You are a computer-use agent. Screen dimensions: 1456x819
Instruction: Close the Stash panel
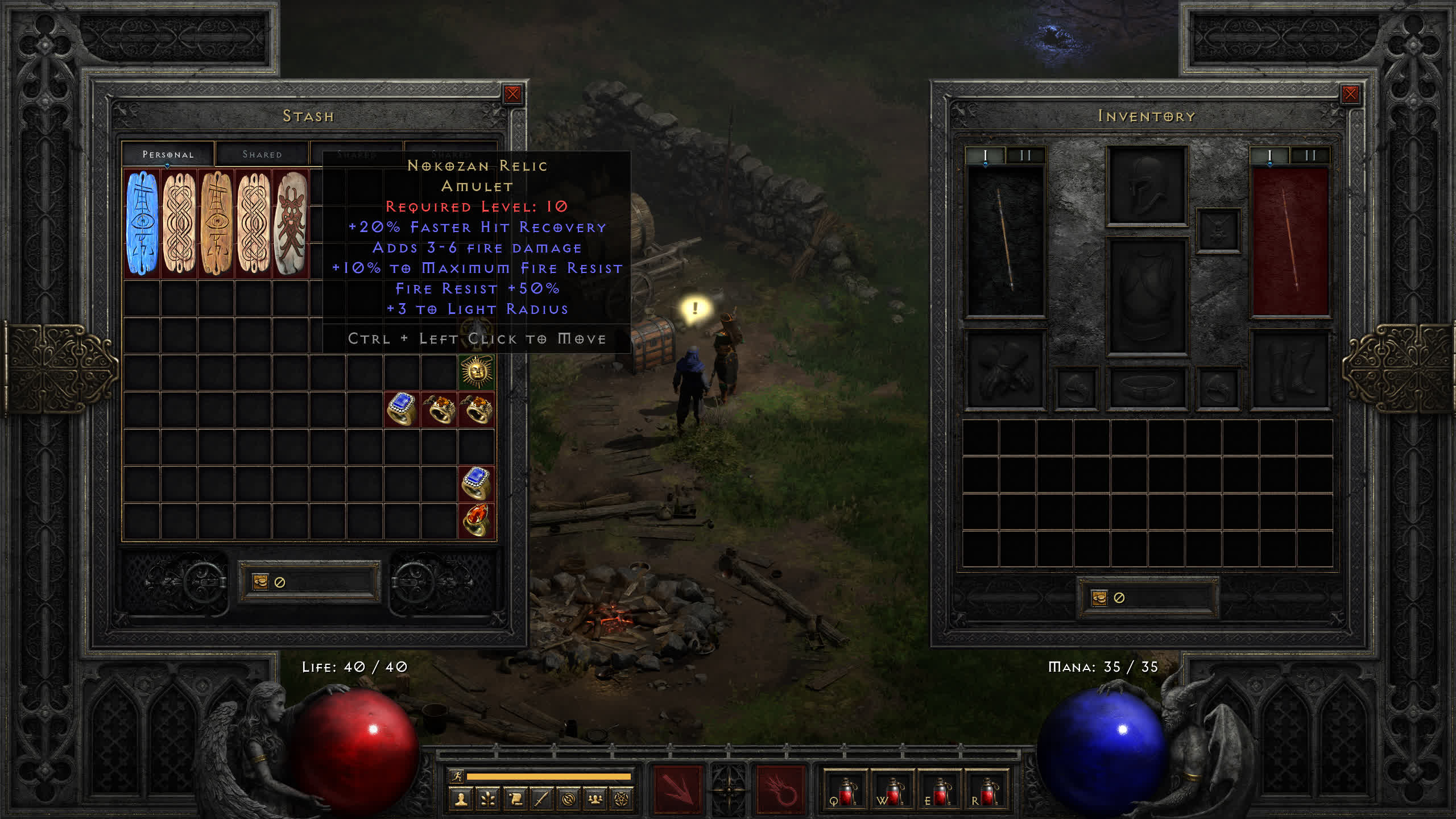click(512, 94)
